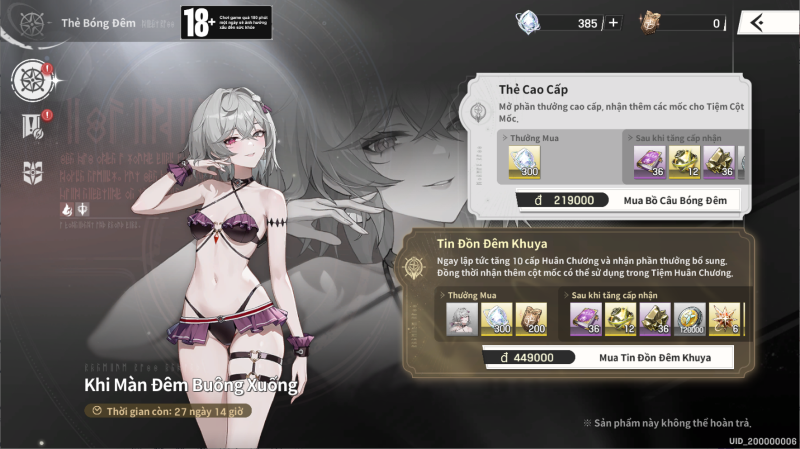View the 300 crystal reward in Thẻ Cao Cấp
Image resolution: width=800 pixels, height=449 pixels.
(524, 162)
